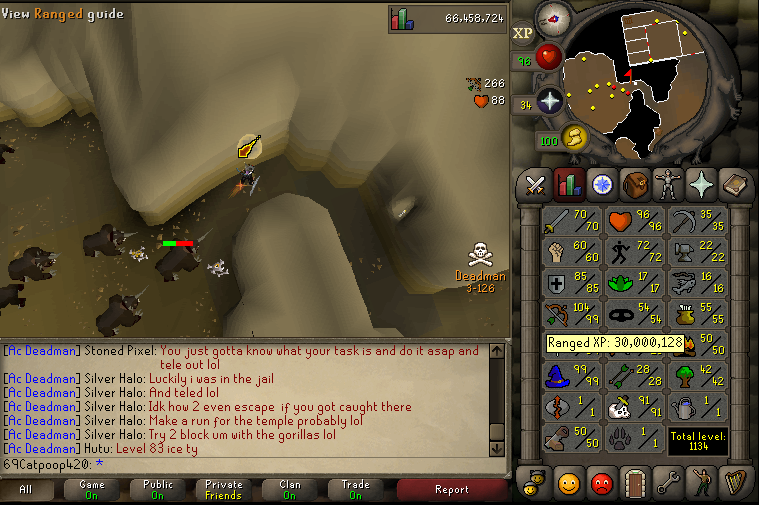Open the Clan chat filter tab
759x505 pixels.
pos(289,490)
